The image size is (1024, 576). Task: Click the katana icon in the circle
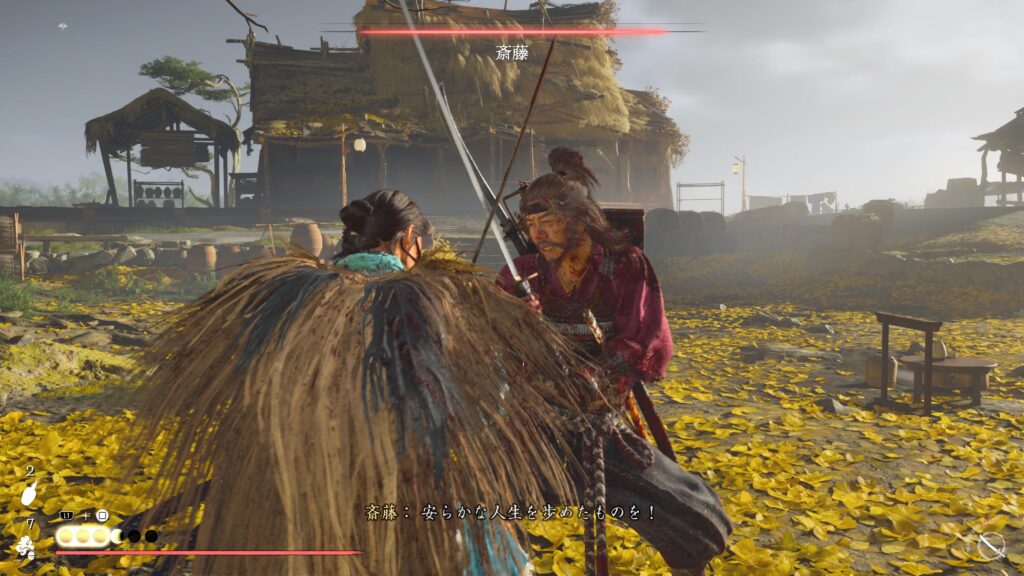click(990, 545)
